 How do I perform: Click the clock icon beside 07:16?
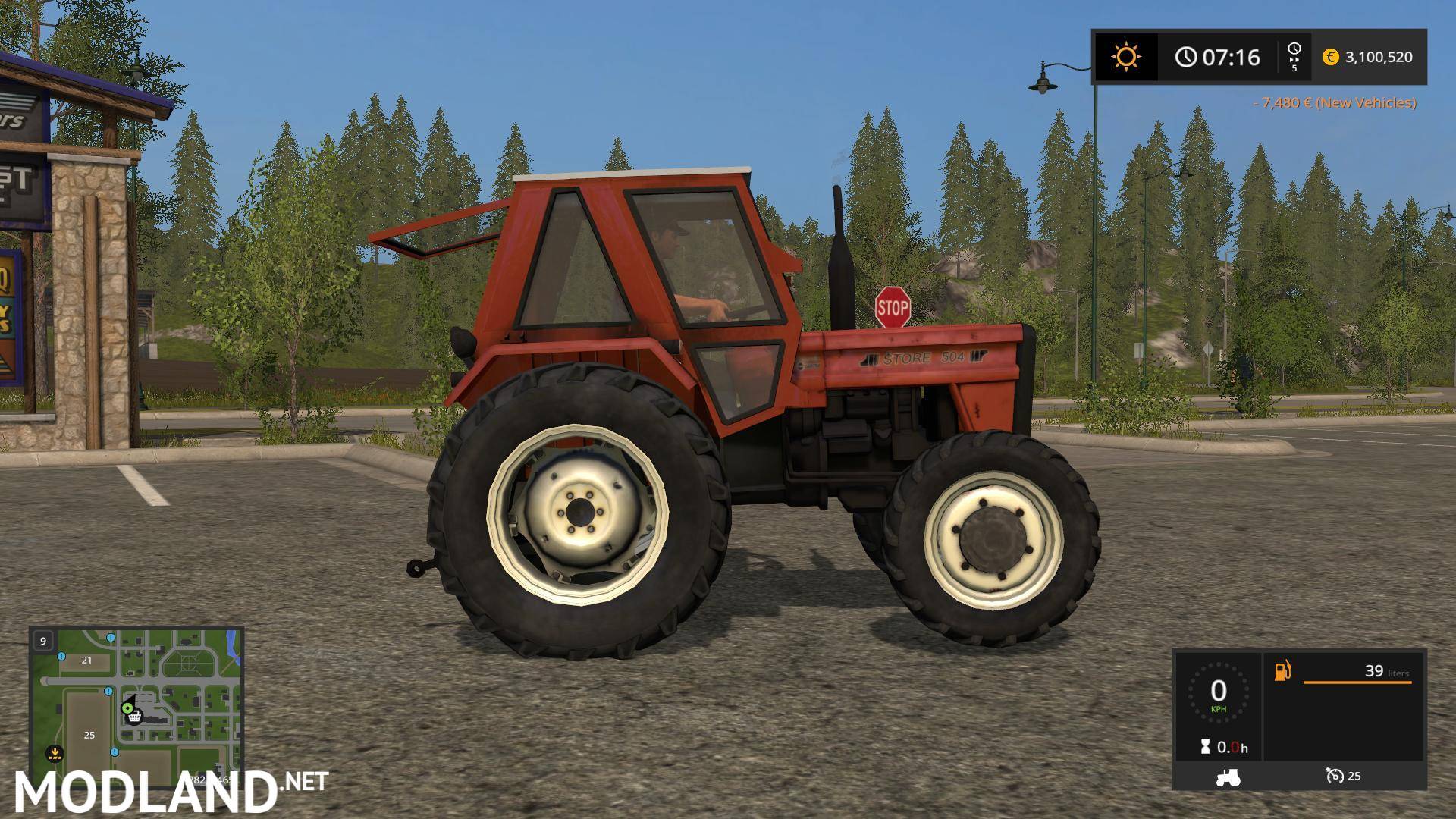(x=1185, y=56)
